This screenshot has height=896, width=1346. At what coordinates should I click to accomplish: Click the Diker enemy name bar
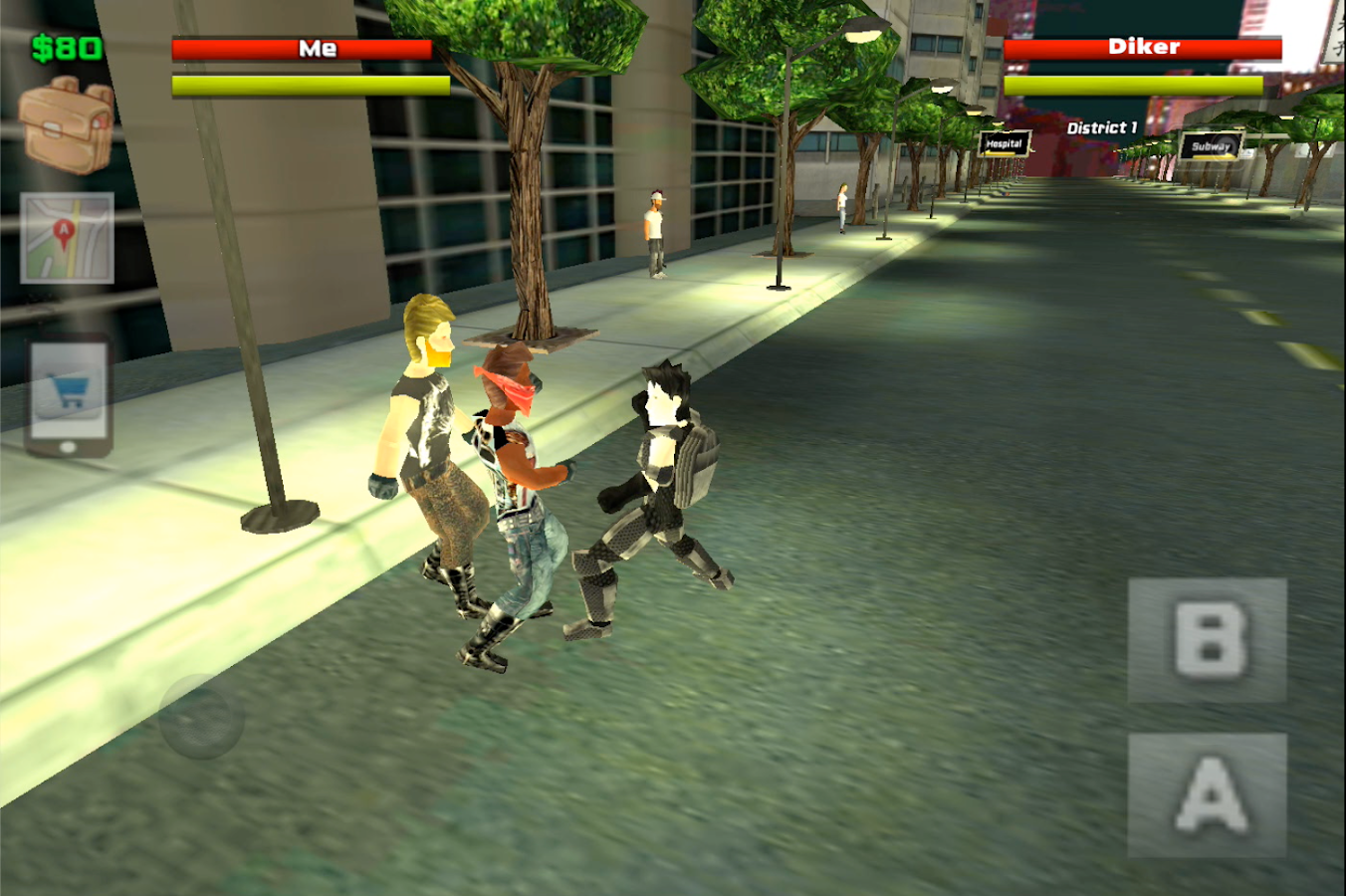[x=1142, y=47]
